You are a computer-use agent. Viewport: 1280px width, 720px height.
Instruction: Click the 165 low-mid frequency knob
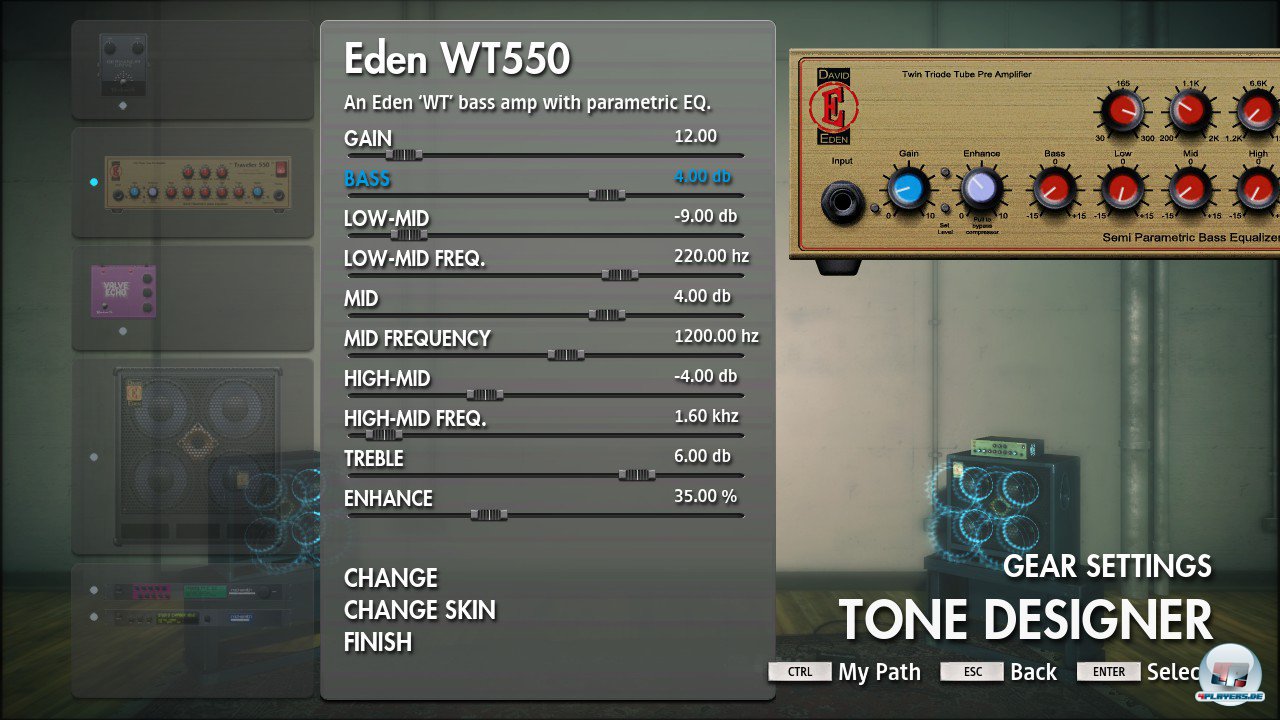point(1123,111)
